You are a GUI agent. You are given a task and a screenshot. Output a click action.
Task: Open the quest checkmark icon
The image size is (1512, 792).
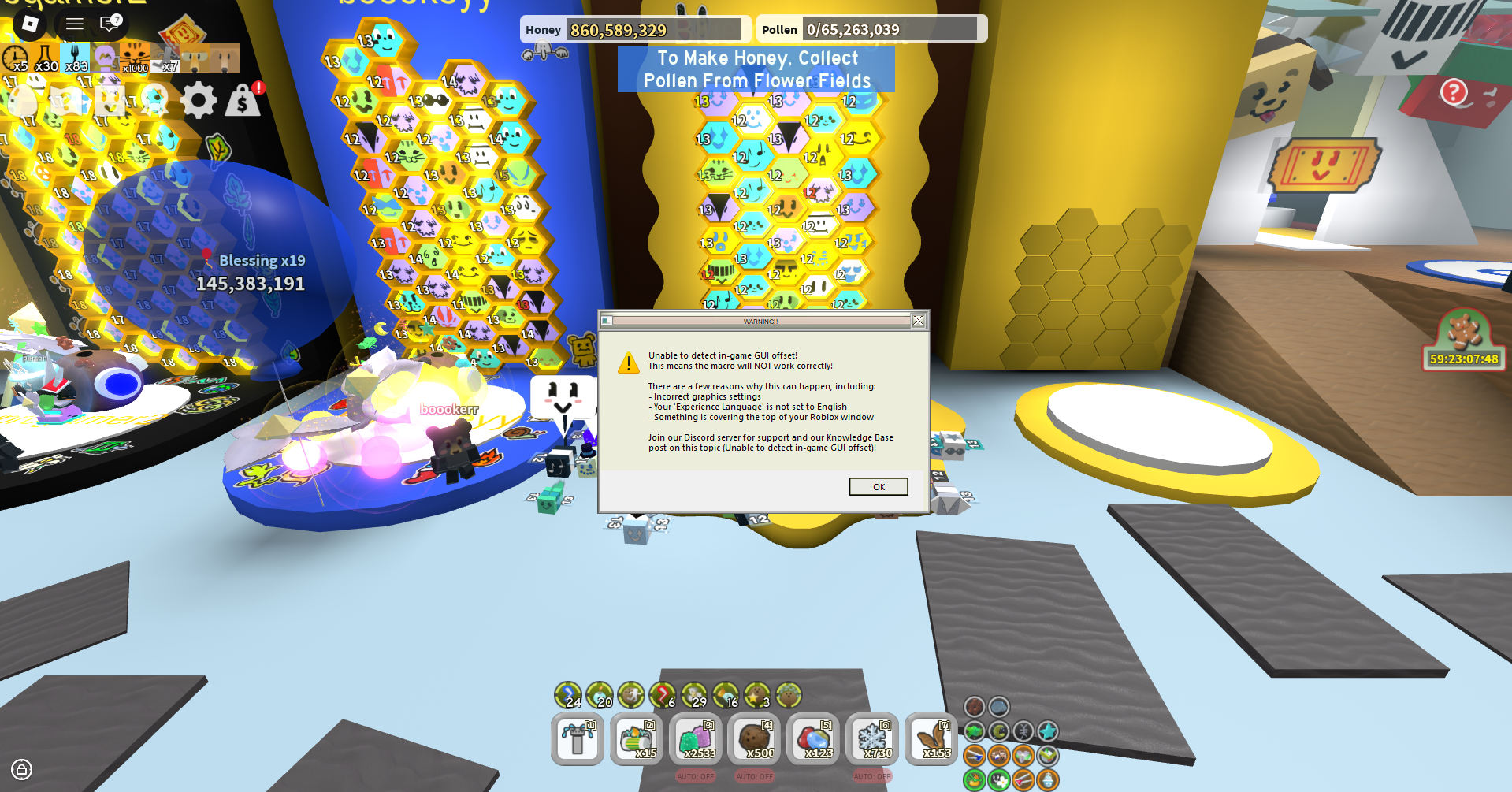[108, 101]
